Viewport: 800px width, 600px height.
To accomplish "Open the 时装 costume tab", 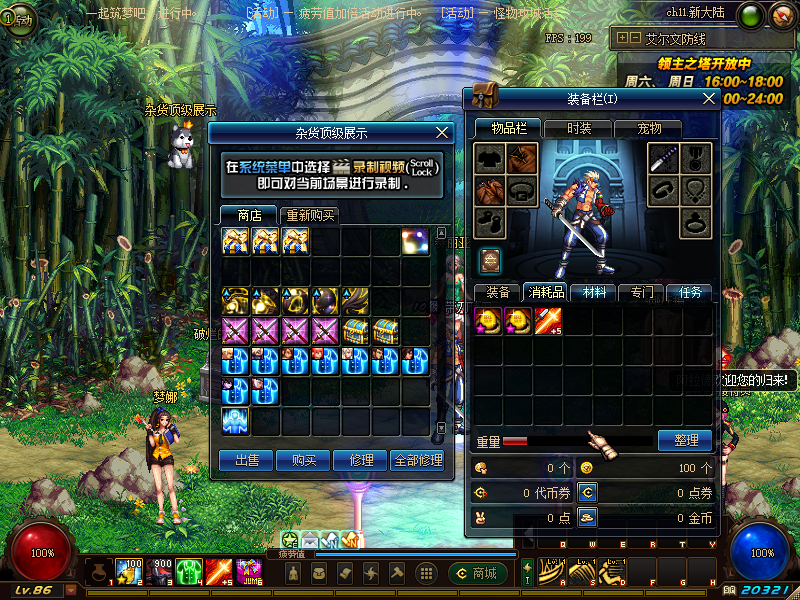I will 579,128.
